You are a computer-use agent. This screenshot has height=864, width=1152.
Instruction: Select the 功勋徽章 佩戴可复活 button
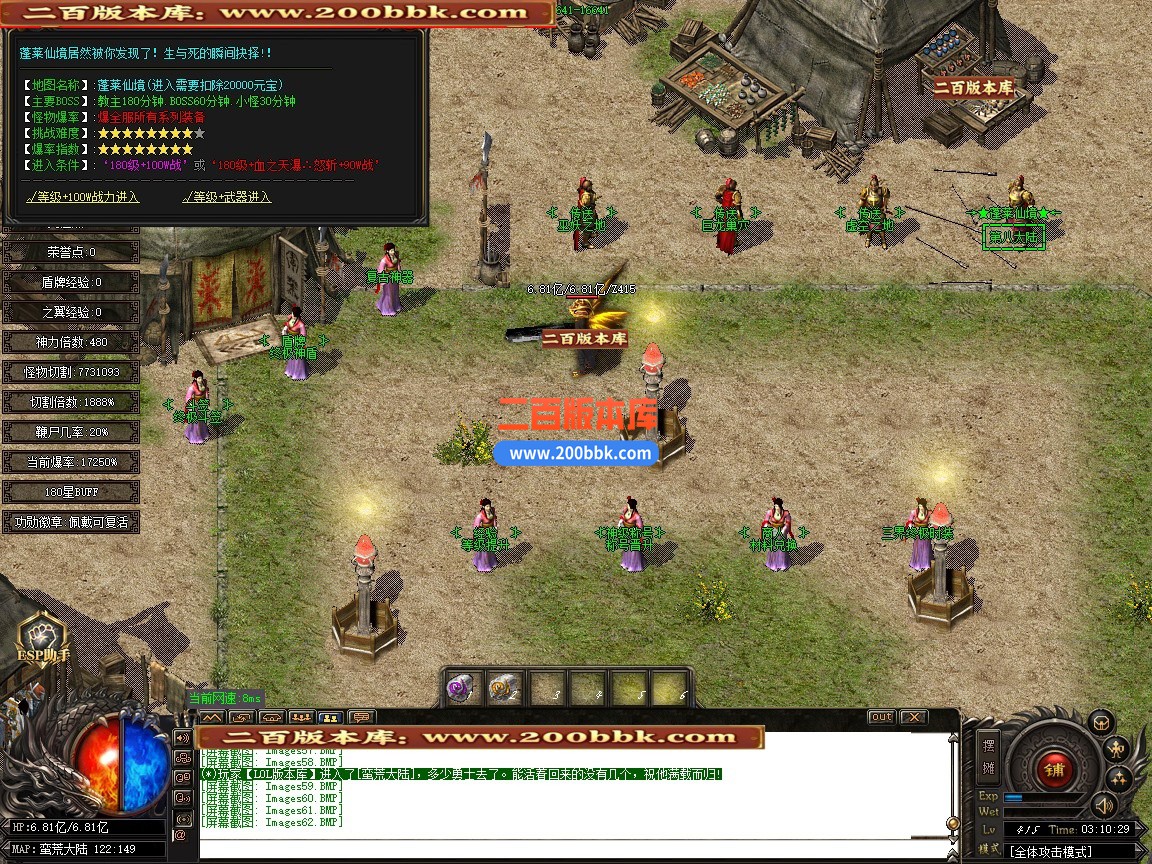coord(70,522)
